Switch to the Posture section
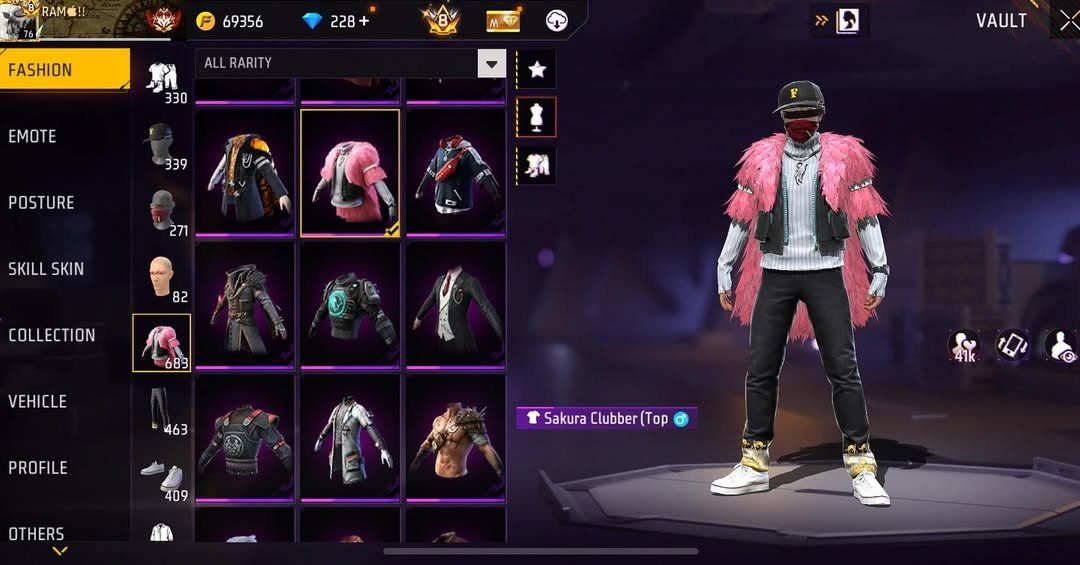 click(x=41, y=203)
